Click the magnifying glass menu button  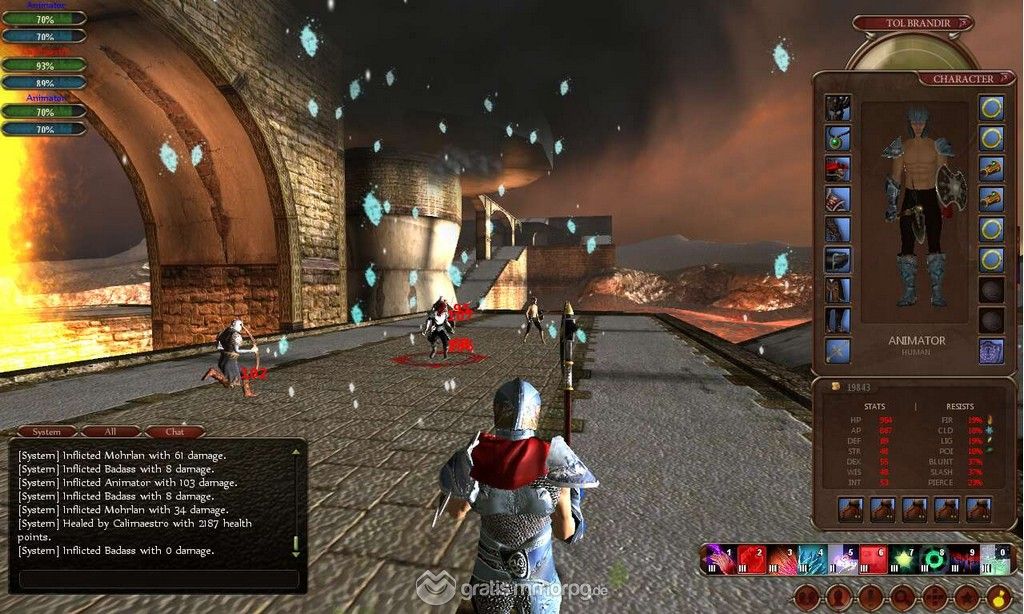click(x=903, y=597)
